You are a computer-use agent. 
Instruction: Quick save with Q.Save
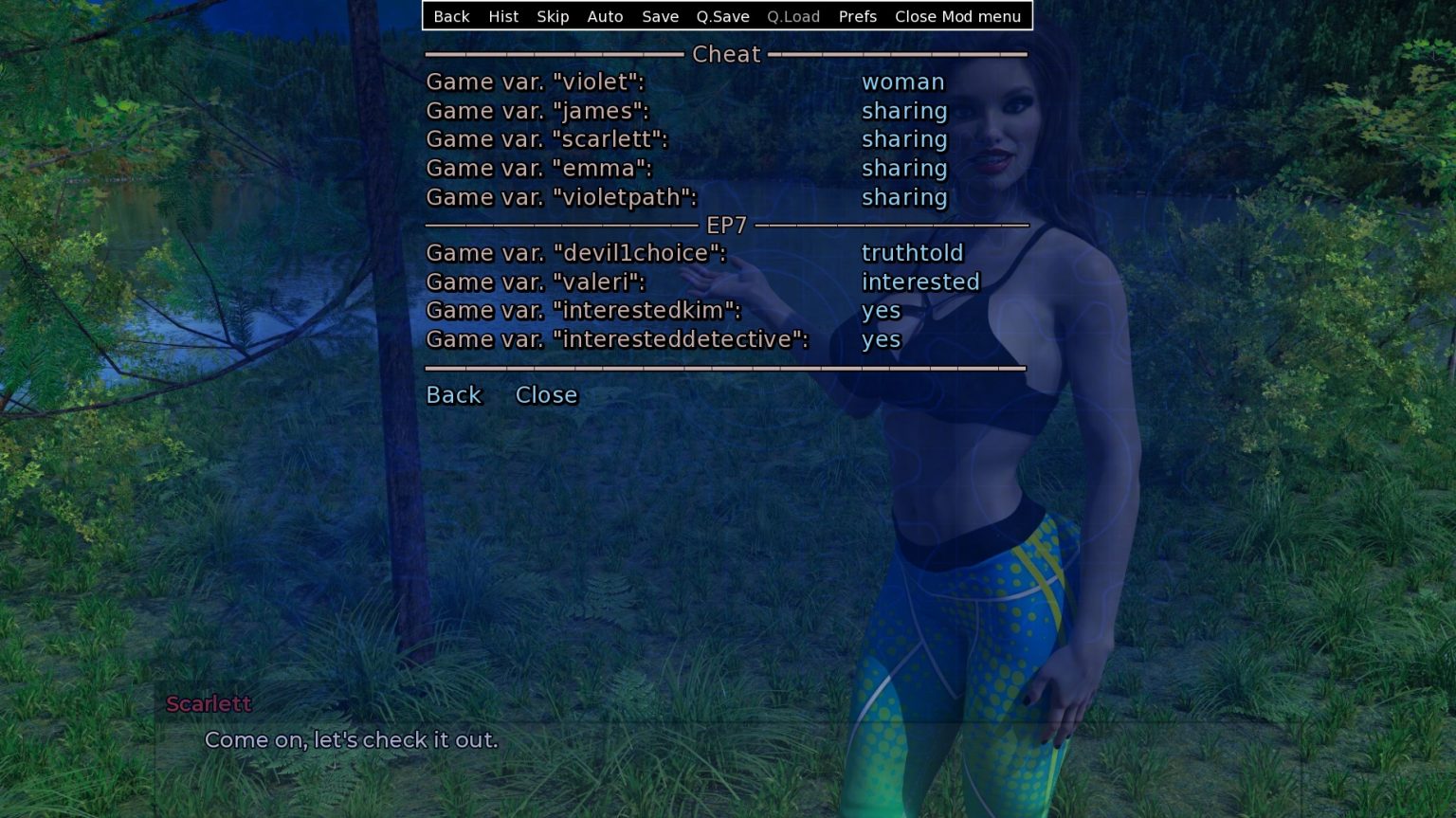pyautogui.click(x=721, y=16)
